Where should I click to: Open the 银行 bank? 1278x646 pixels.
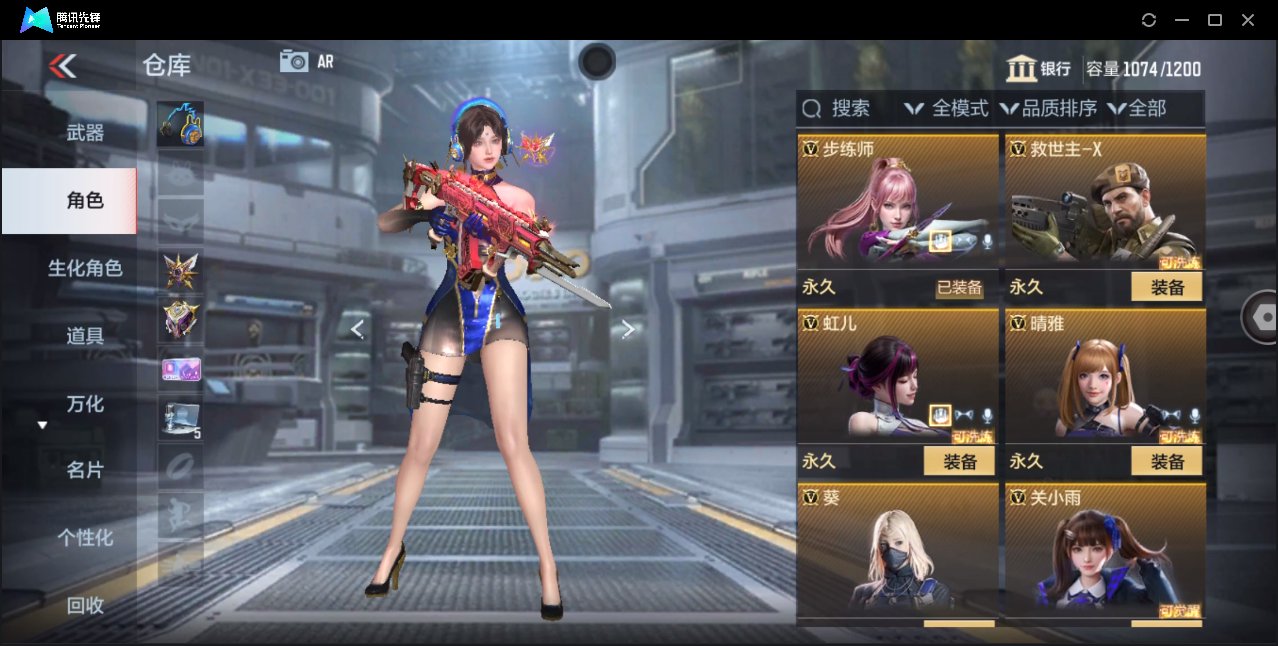coord(1039,69)
